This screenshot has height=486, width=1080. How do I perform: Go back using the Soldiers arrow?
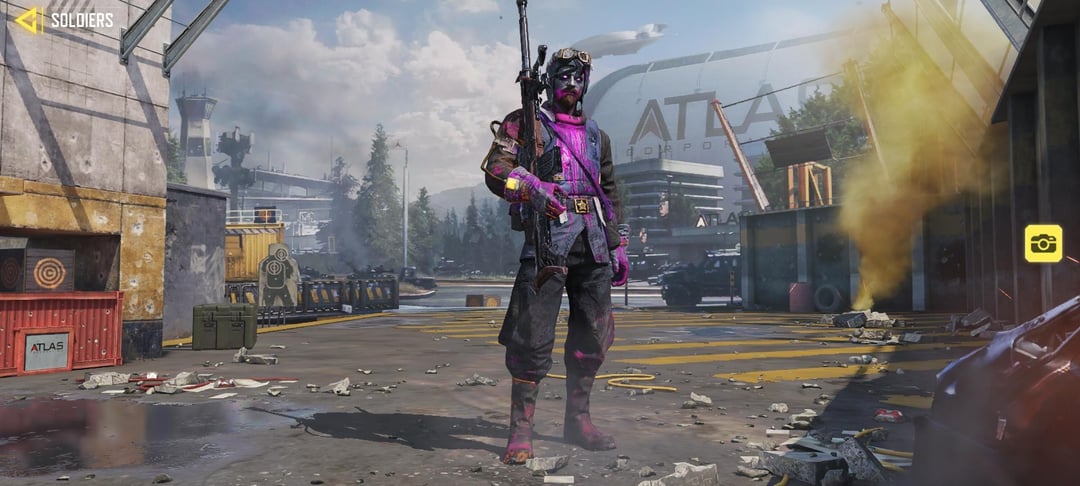coord(30,20)
